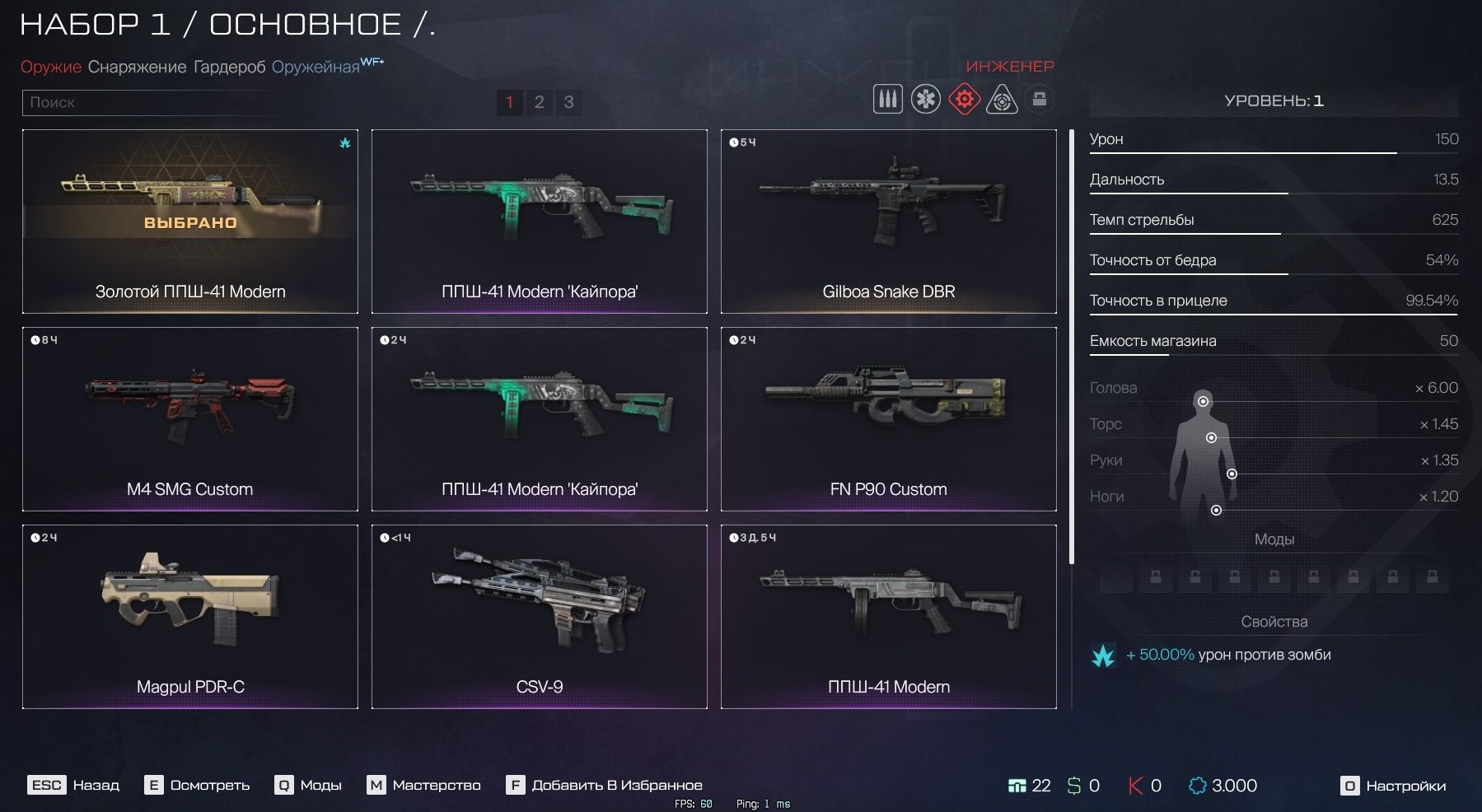
Task: Open the Моды weapon mods button
Action: (x=309, y=785)
